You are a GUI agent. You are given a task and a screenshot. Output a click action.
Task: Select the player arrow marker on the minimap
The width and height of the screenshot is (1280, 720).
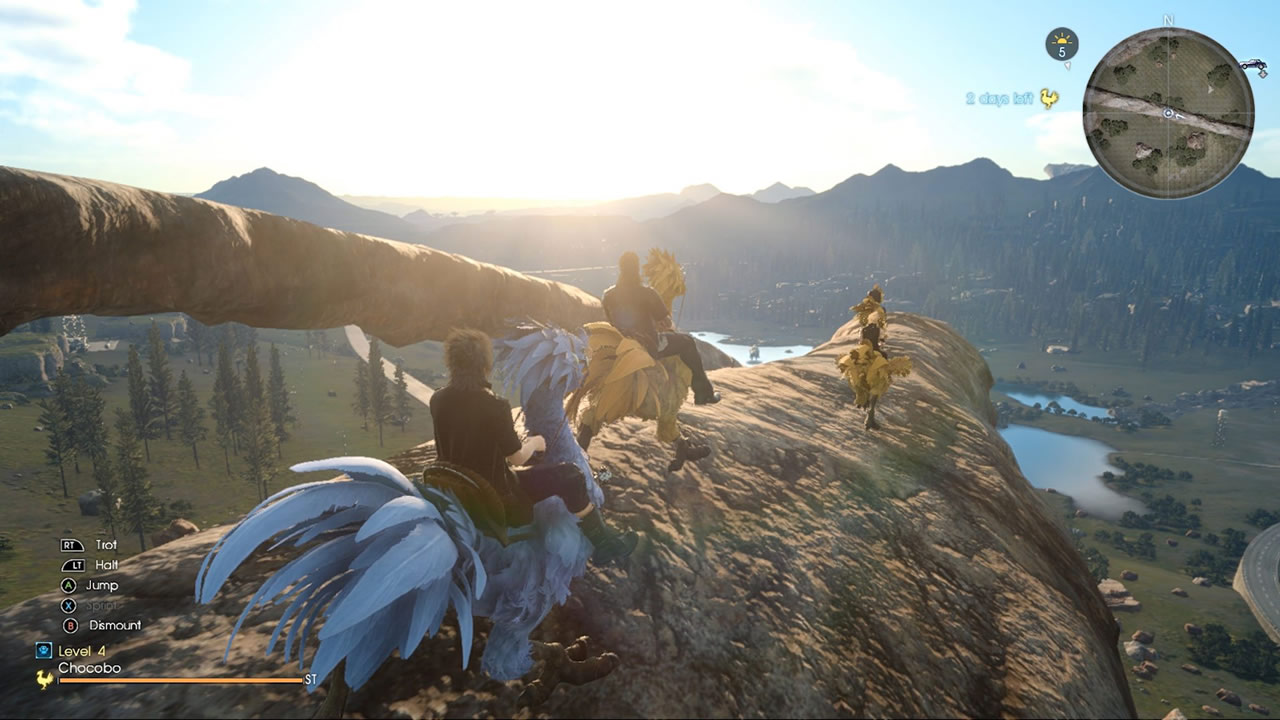click(x=1169, y=113)
